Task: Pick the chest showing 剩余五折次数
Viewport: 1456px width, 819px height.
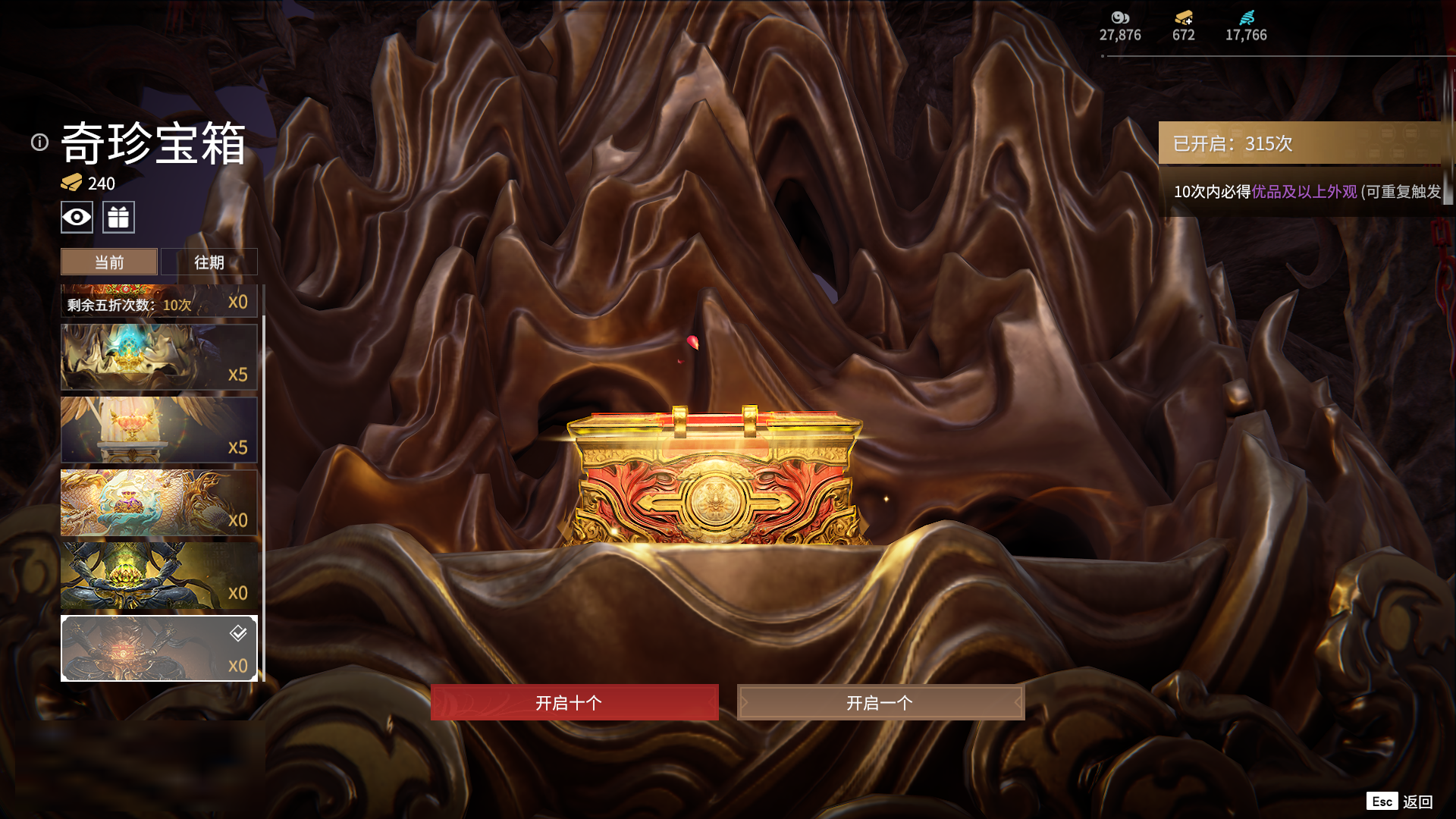Action: coord(158,301)
